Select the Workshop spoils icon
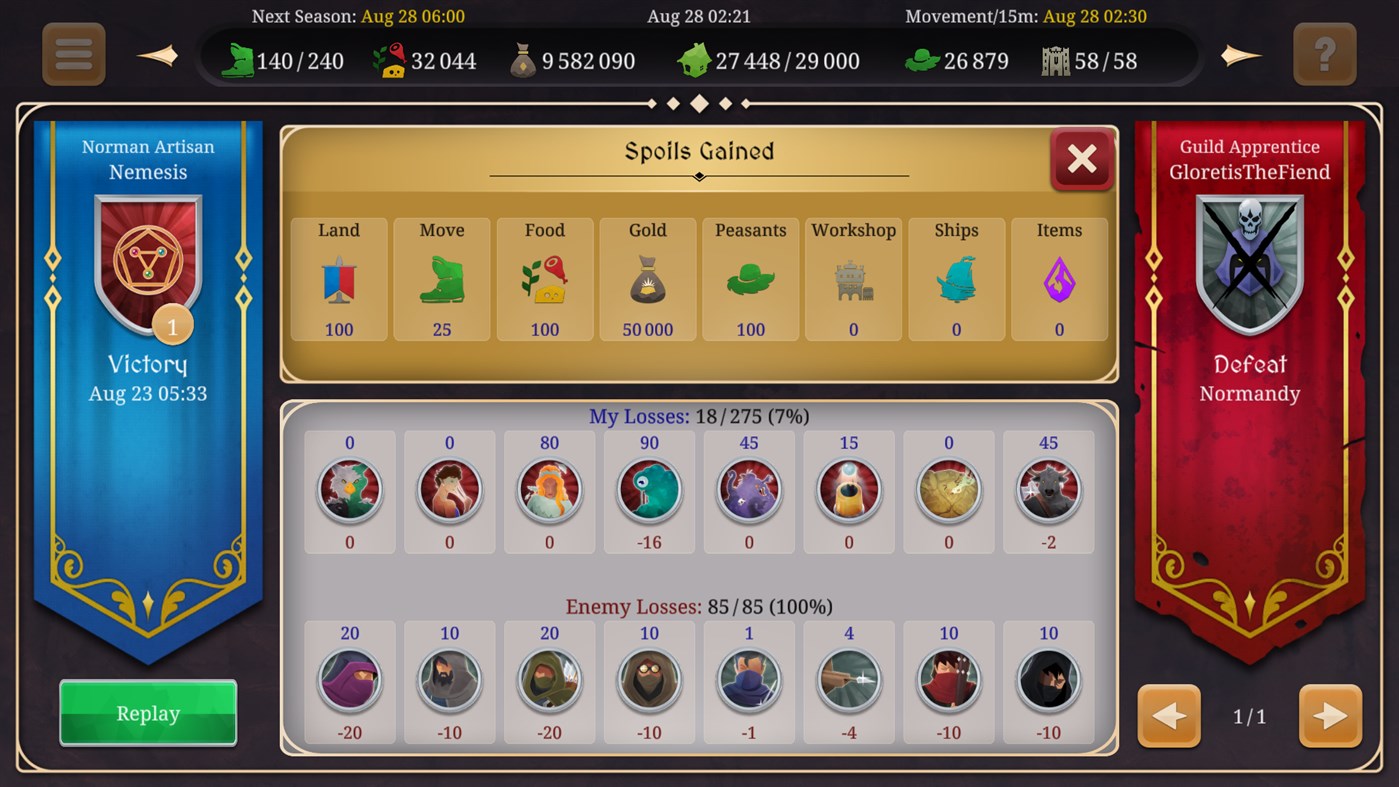Screen dimensions: 1399x787 coord(853,281)
